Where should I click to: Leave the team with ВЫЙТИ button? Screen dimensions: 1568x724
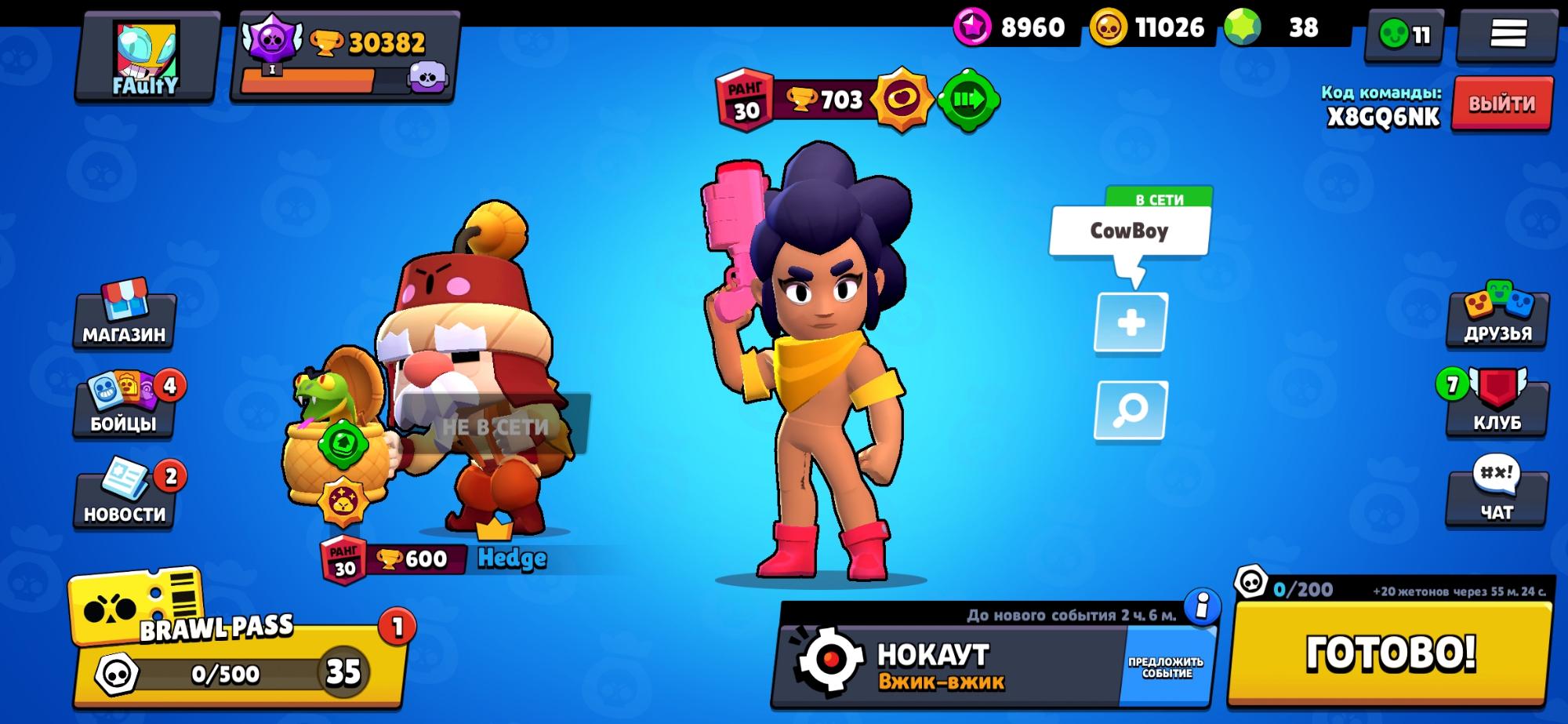pos(1501,104)
